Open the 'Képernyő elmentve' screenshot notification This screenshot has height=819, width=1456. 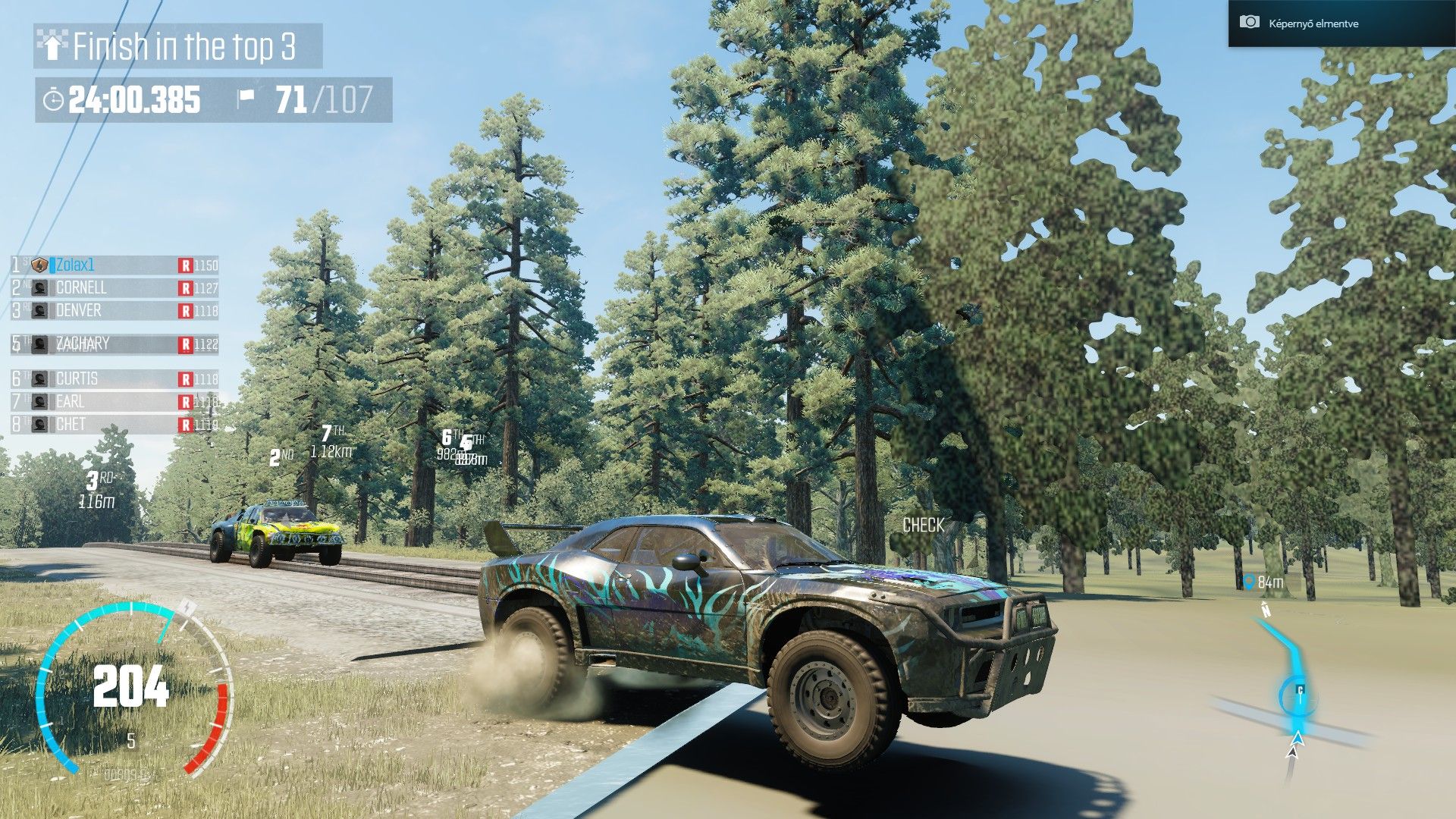[x=1340, y=24]
